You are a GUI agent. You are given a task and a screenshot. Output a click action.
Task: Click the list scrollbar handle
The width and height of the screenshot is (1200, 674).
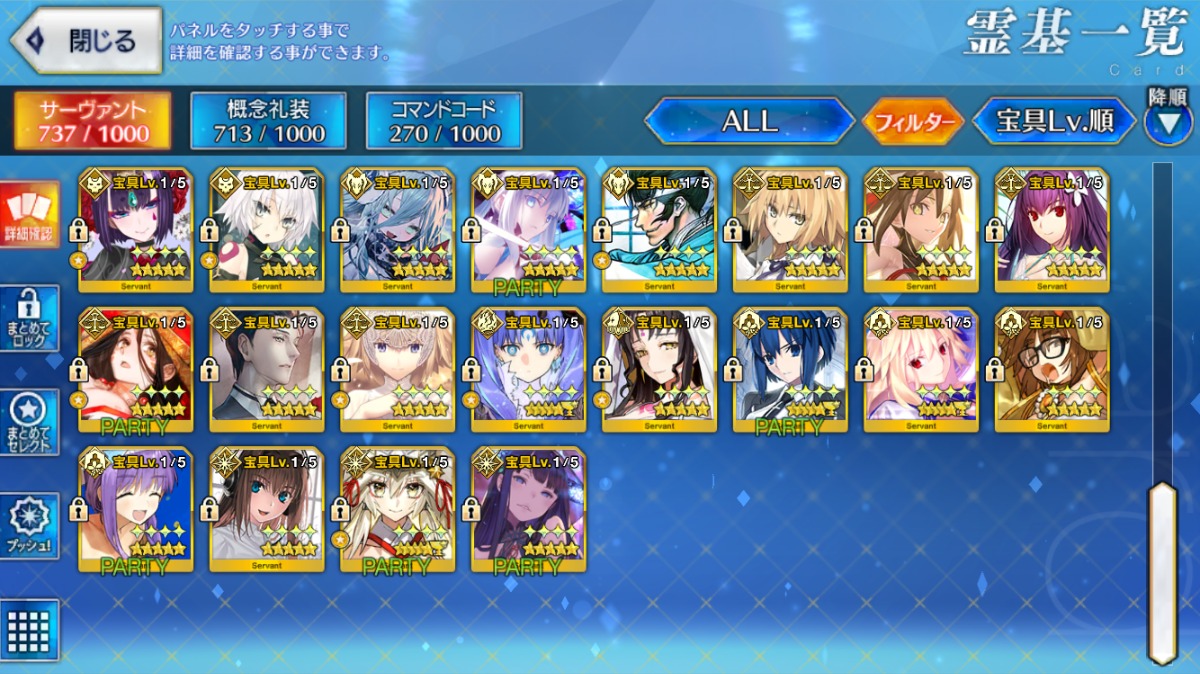(x=1162, y=570)
